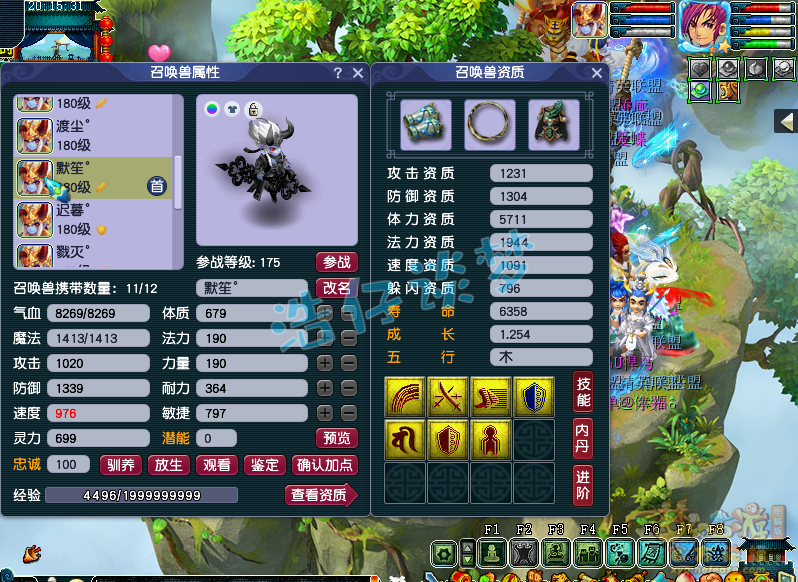Click the 驯养 tame button
Screen dimensions: 798x582
pyautogui.click(x=121, y=464)
